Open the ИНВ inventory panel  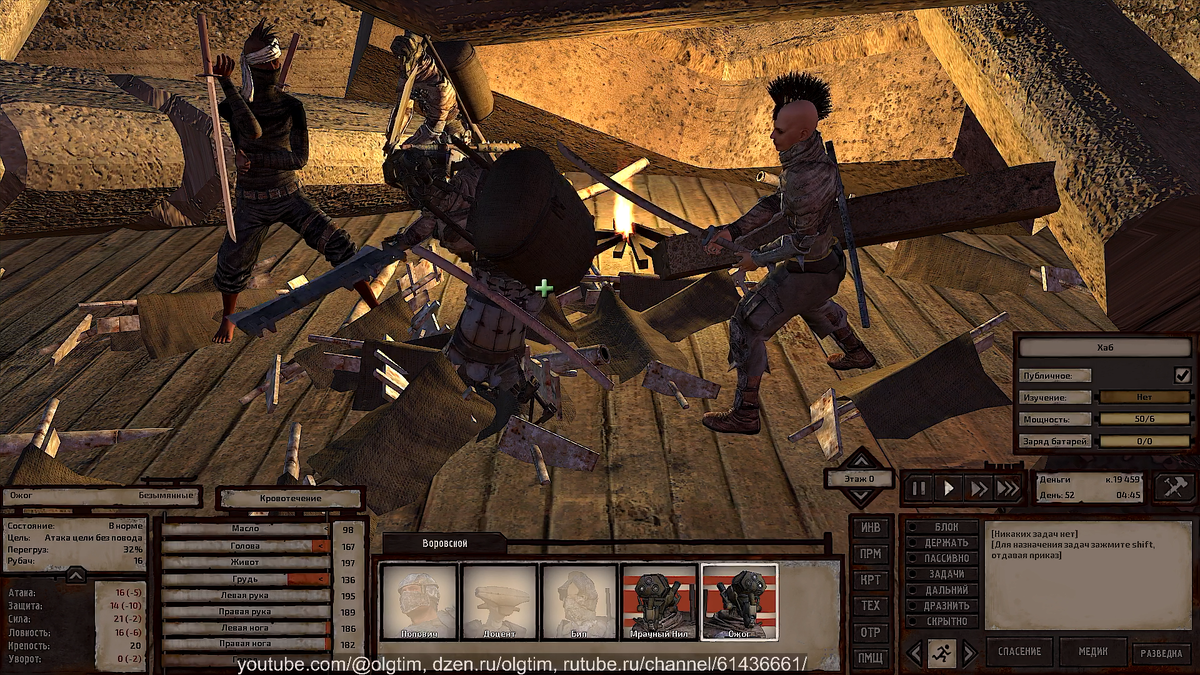pyautogui.click(x=870, y=527)
